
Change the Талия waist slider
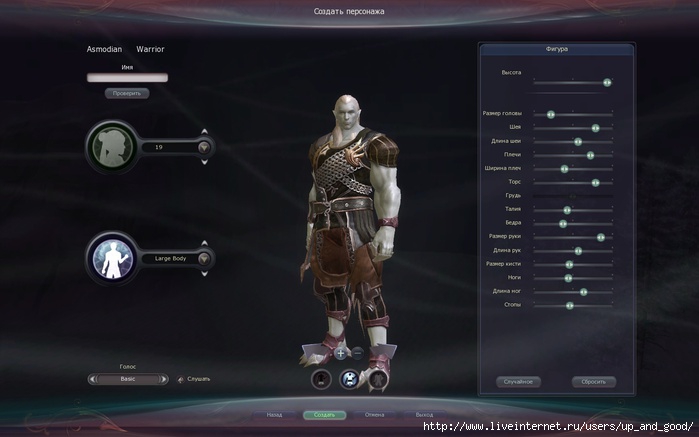click(x=566, y=210)
